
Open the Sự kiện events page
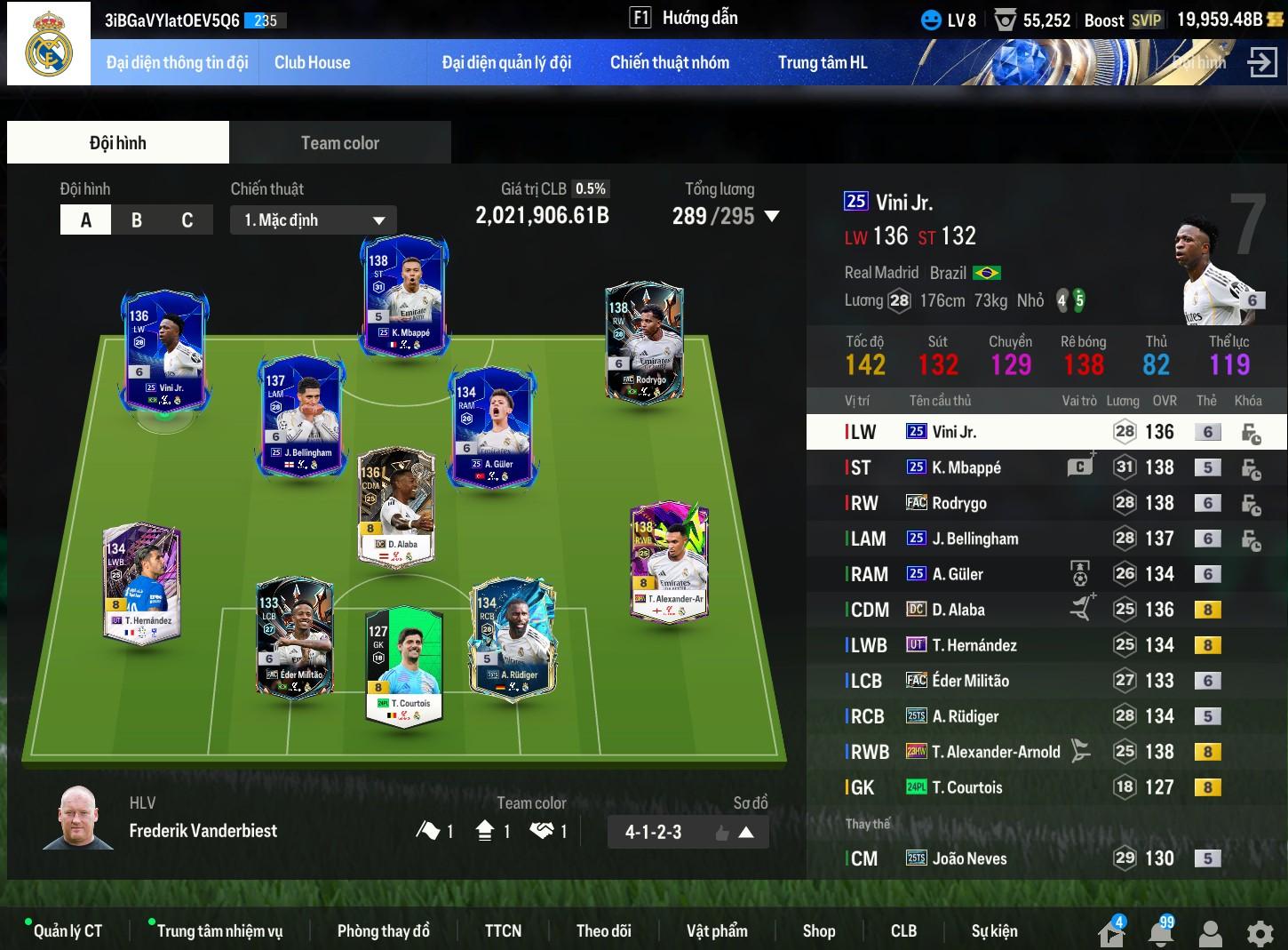[994, 930]
